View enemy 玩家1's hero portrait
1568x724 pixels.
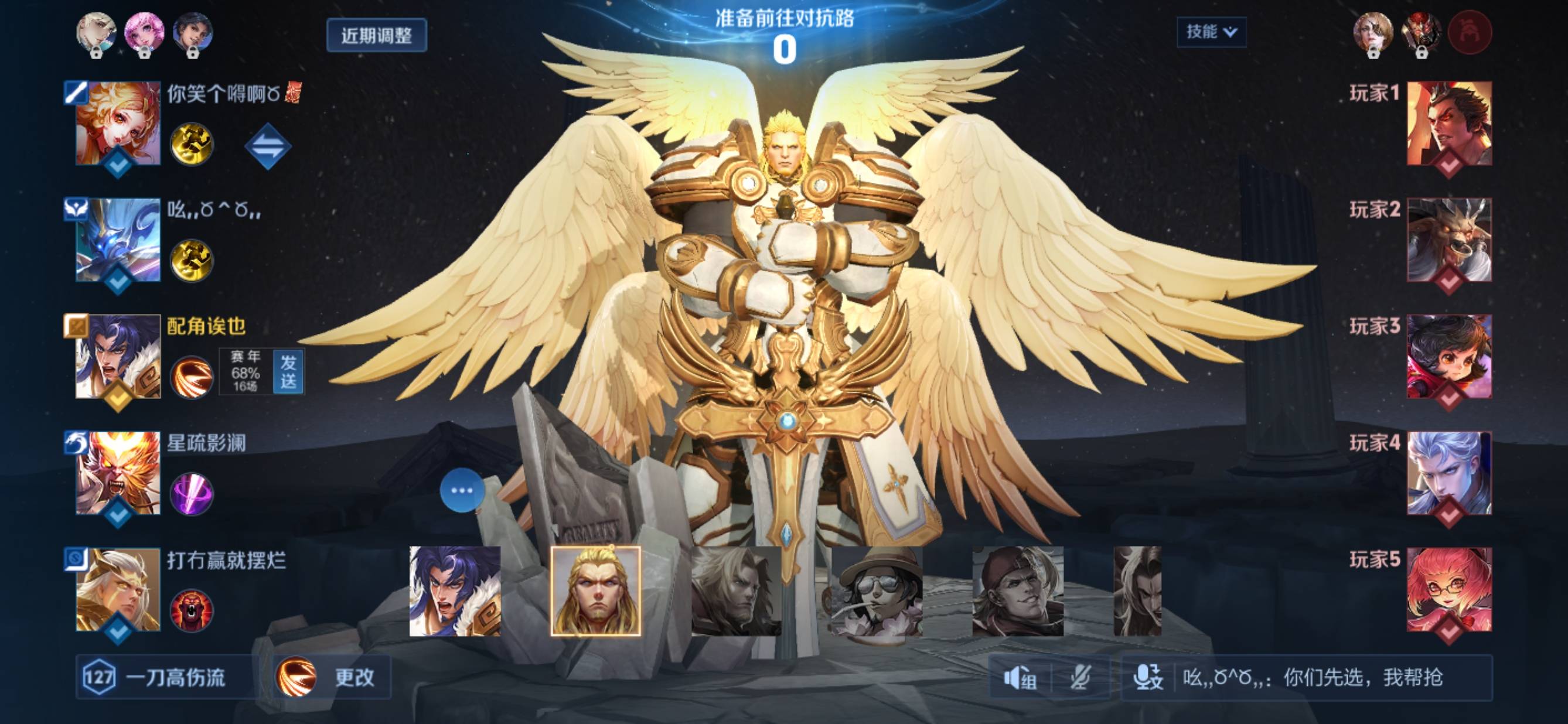pos(1448,124)
